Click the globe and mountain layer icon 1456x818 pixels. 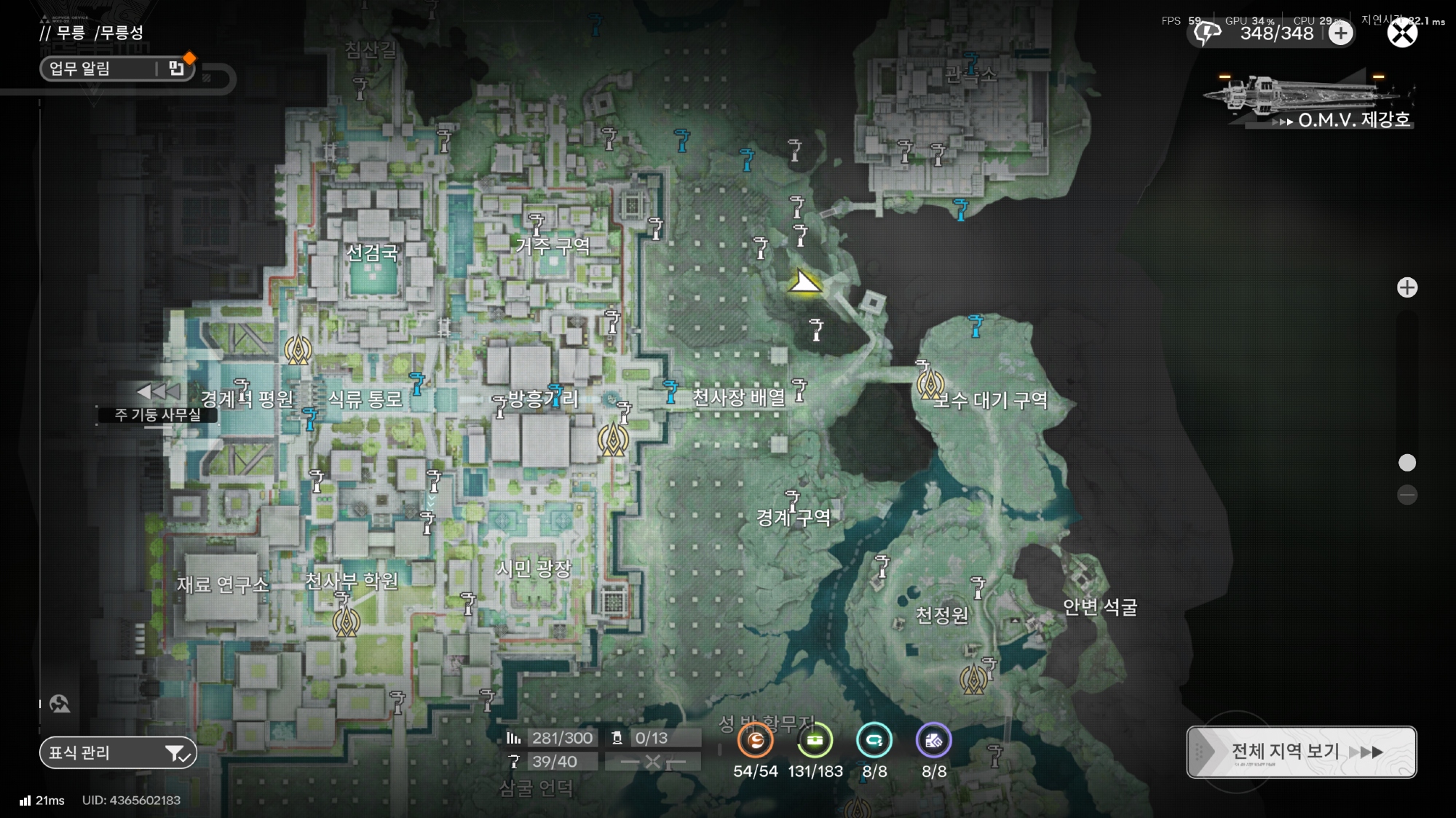tap(60, 704)
